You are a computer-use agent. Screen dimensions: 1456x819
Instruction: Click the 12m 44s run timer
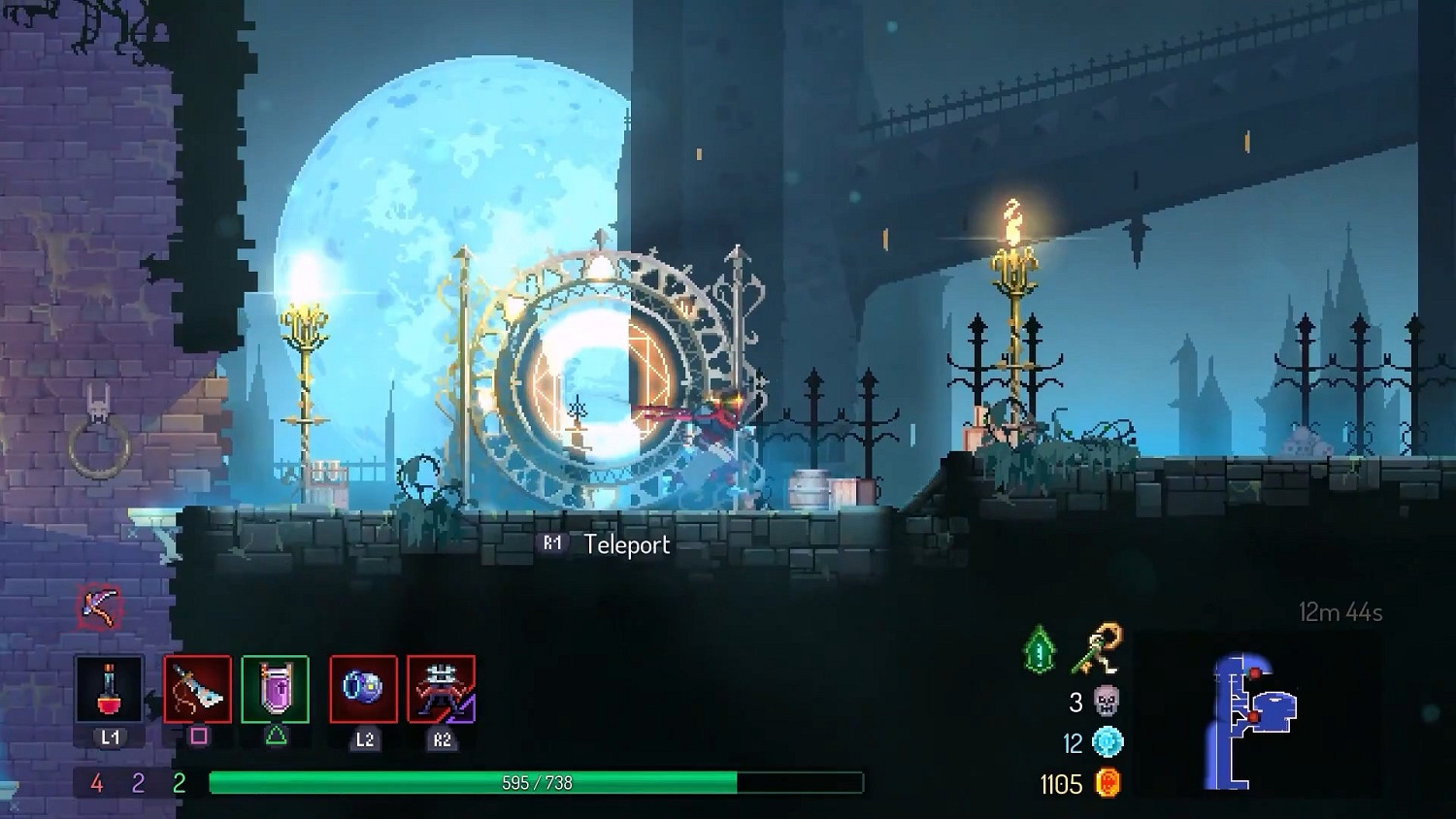pos(1341,612)
